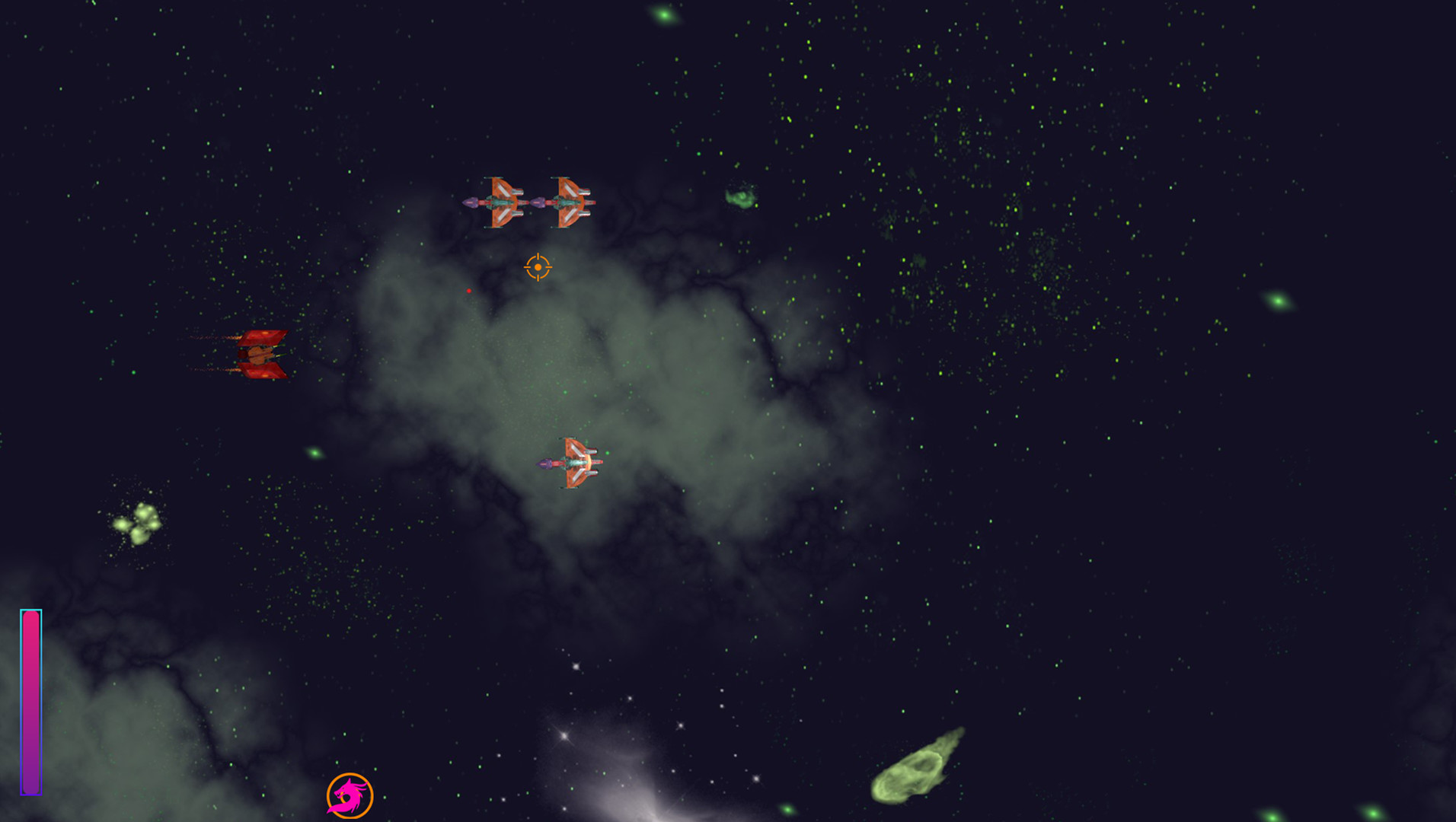Image resolution: width=1456 pixels, height=822 pixels.
Task: Click the top of the pink health bar
Action: tap(31, 616)
